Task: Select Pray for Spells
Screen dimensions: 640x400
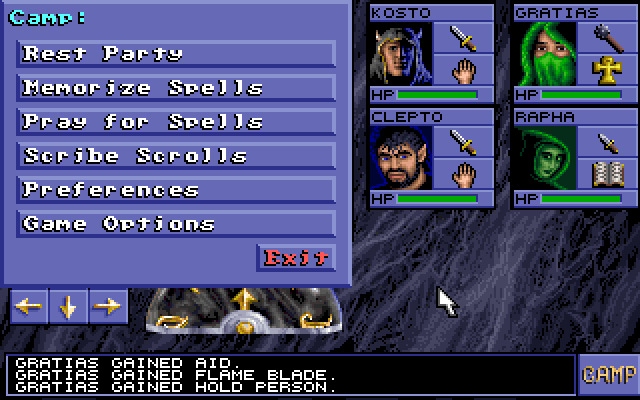Action: 176,122
